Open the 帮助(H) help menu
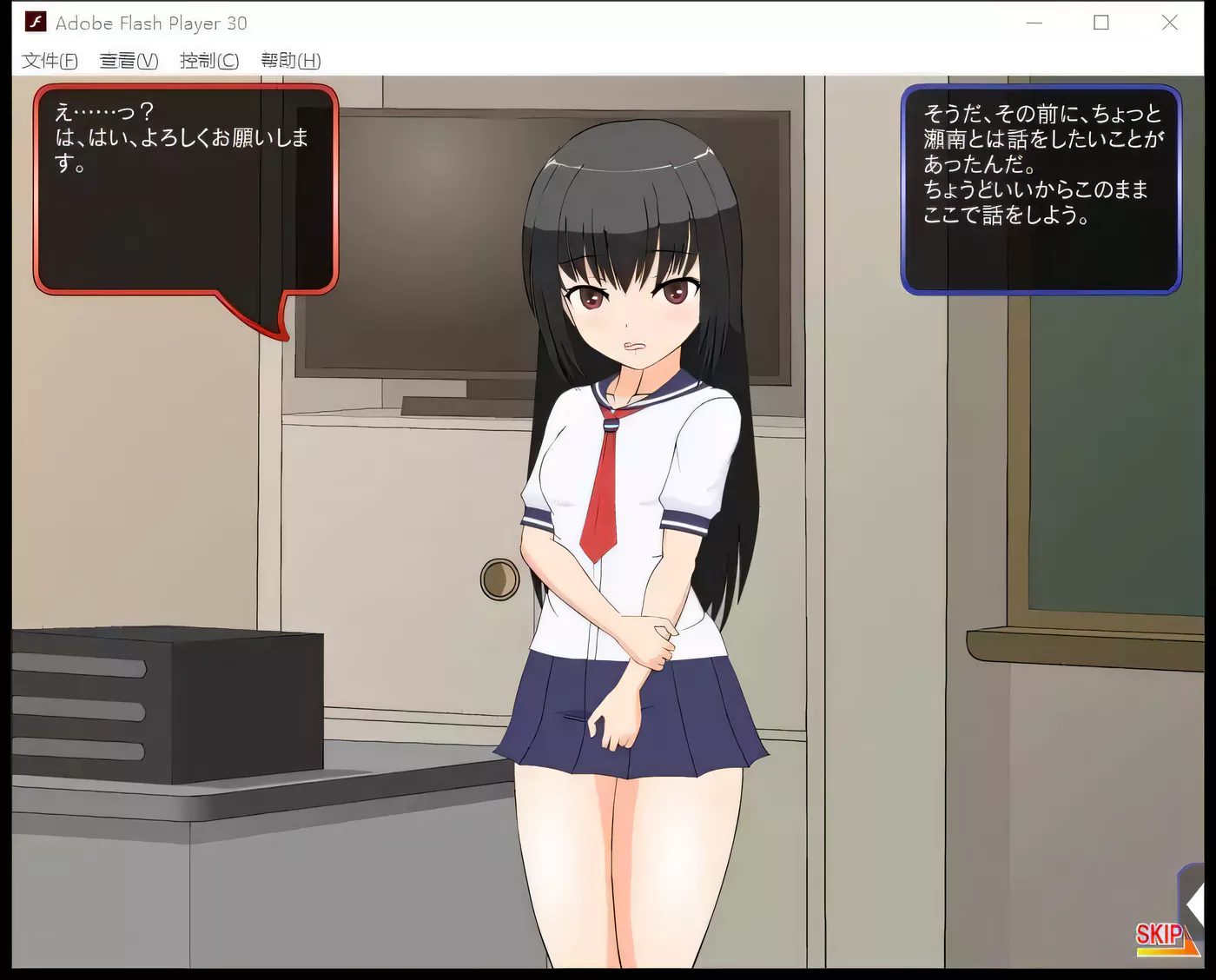The image size is (1216, 980). tap(290, 61)
